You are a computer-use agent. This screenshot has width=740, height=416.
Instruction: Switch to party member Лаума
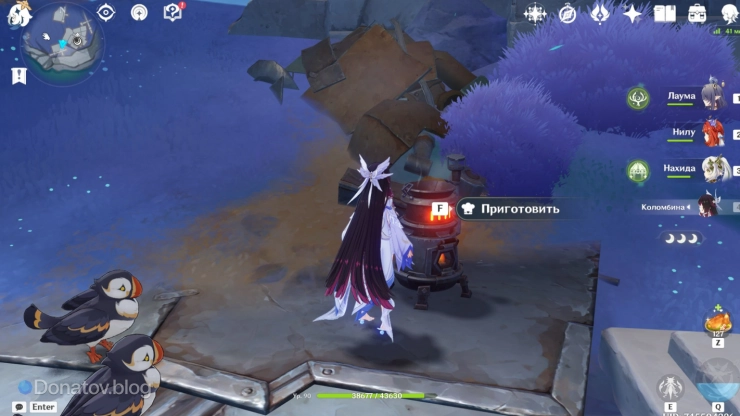coord(712,97)
